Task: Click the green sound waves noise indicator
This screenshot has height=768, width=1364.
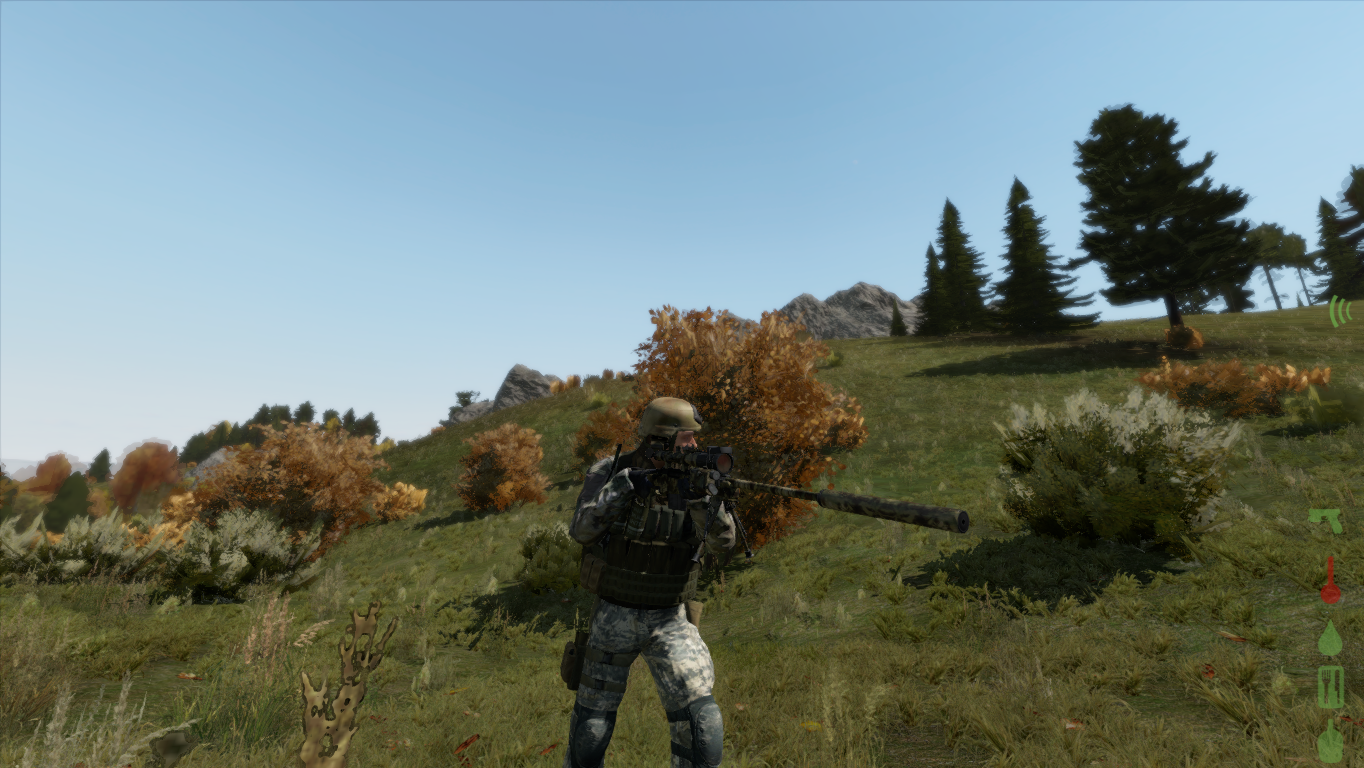Action: (1340, 311)
